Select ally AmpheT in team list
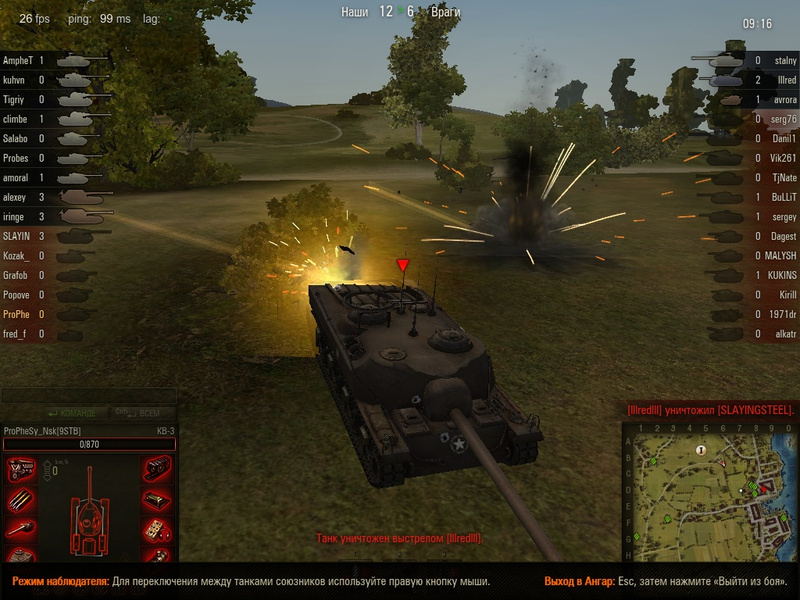The width and height of the screenshot is (800, 600). point(50,61)
